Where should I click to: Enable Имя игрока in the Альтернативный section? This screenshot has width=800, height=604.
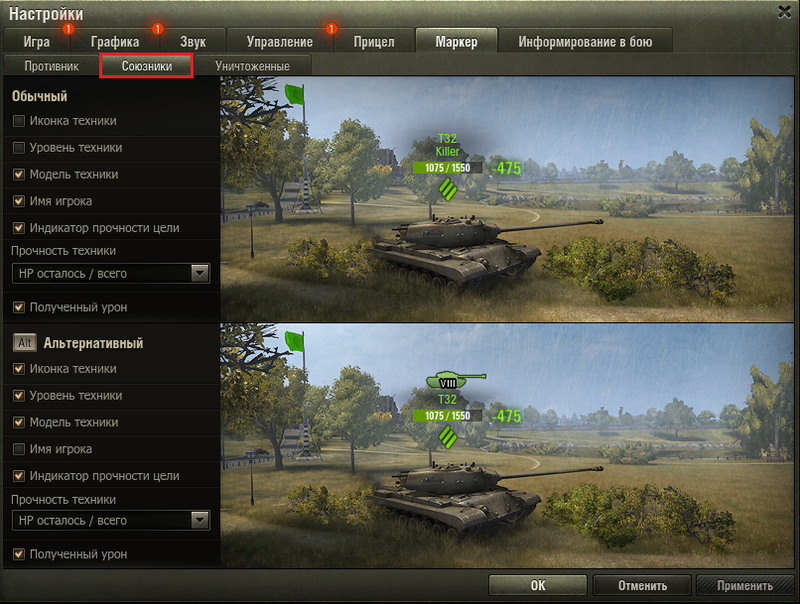pyautogui.click(x=19, y=449)
